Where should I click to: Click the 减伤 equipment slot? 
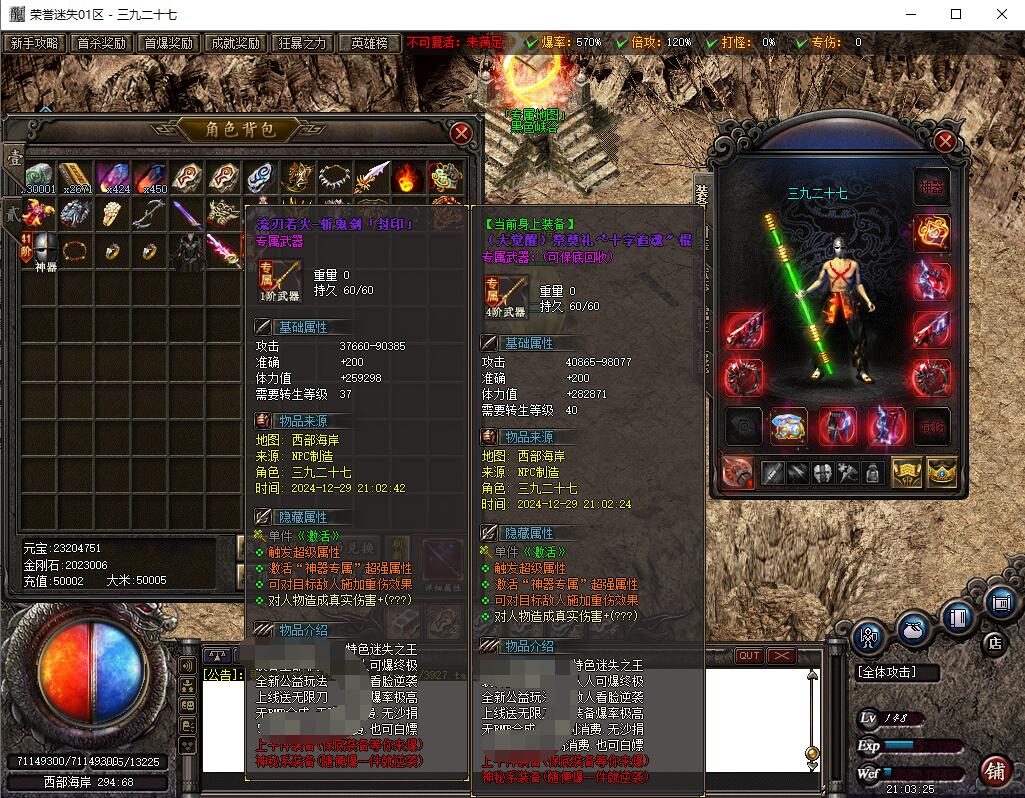click(931, 426)
